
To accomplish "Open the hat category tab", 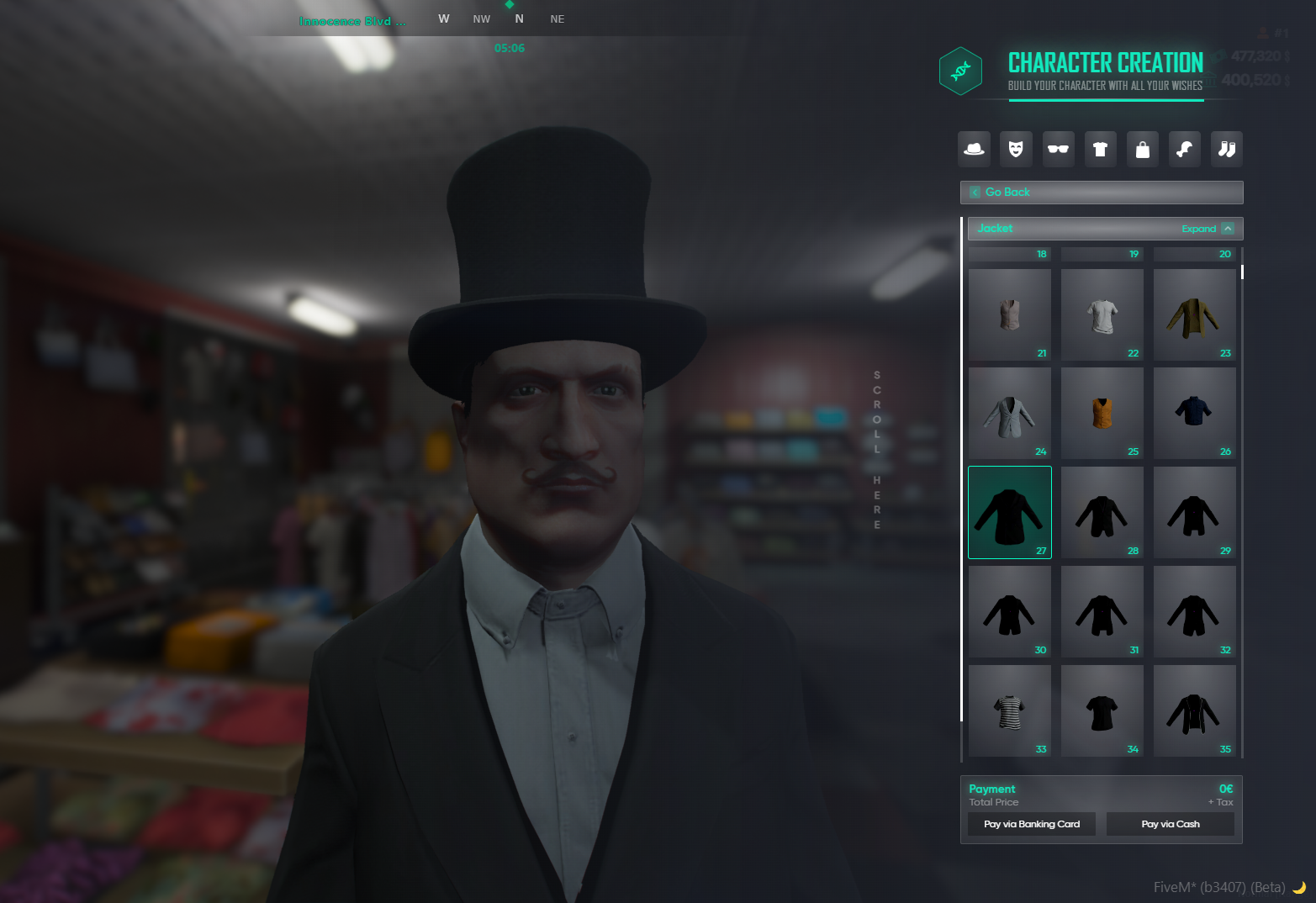I will coord(974,150).
